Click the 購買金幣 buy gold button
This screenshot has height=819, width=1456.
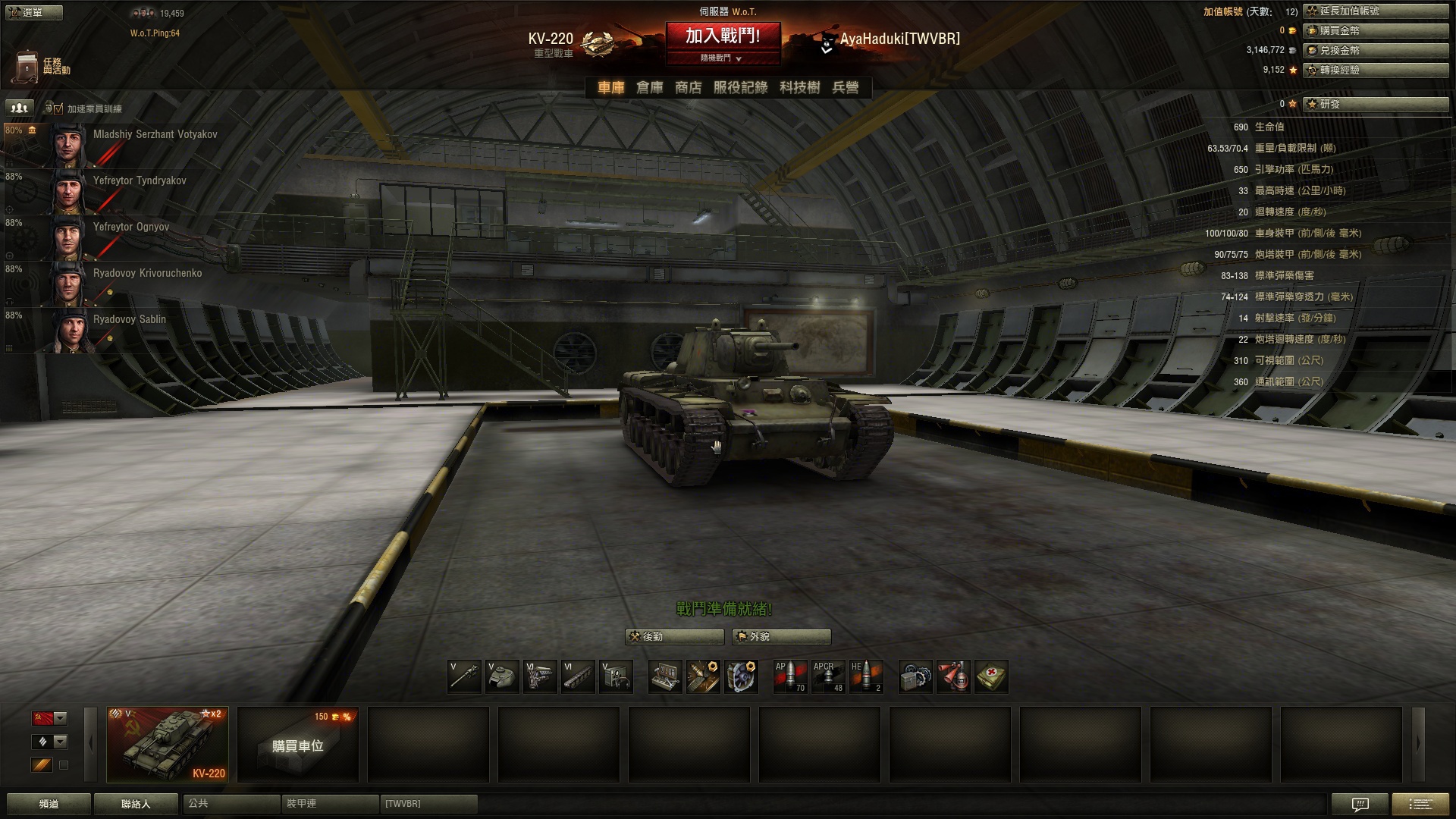click(x=1376, y=30)
